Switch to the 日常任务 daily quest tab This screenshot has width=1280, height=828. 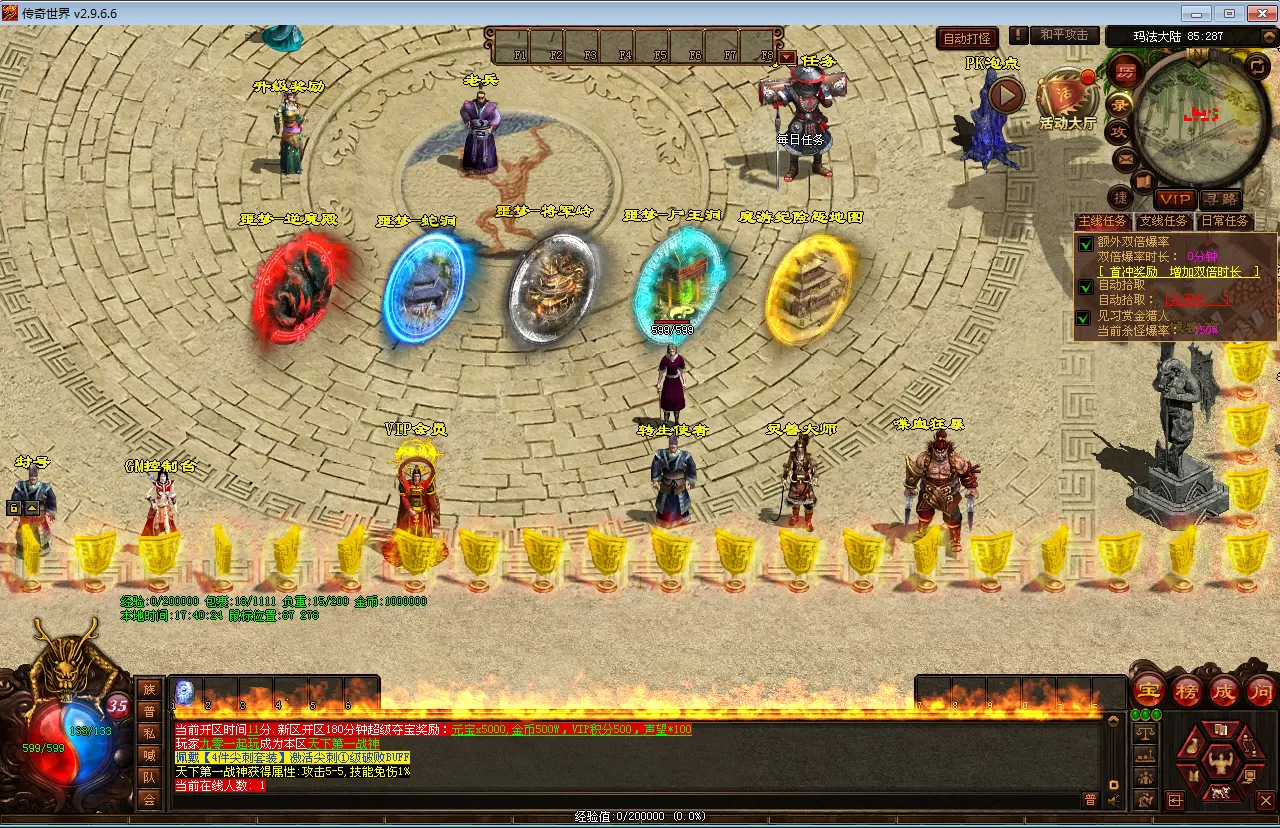tap(1224, 221)
